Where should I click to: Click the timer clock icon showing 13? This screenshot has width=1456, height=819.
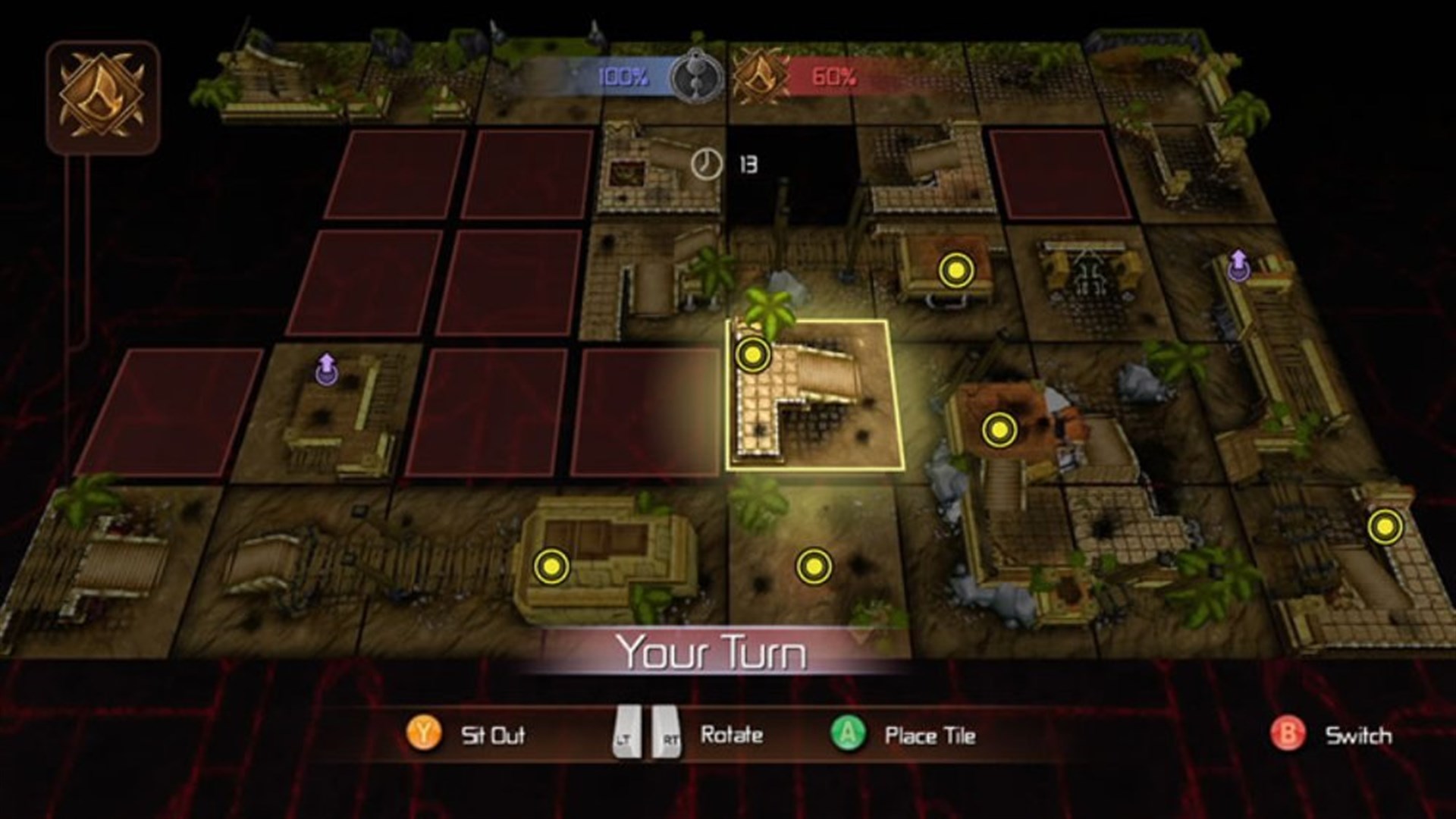[x=706, y=162]
